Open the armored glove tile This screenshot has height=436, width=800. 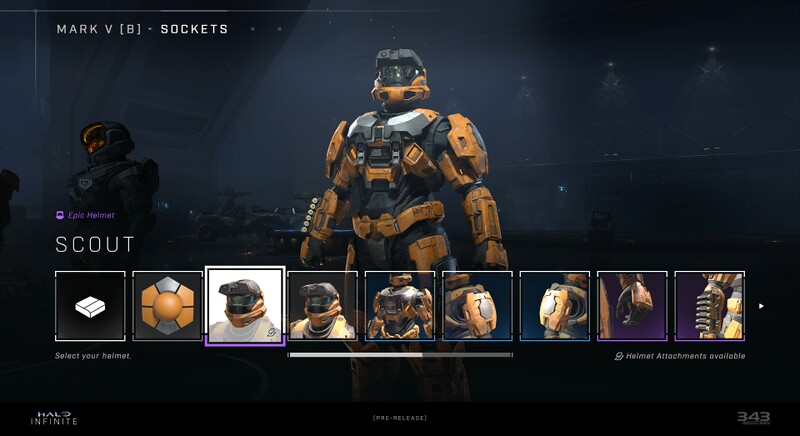(632, 306)
